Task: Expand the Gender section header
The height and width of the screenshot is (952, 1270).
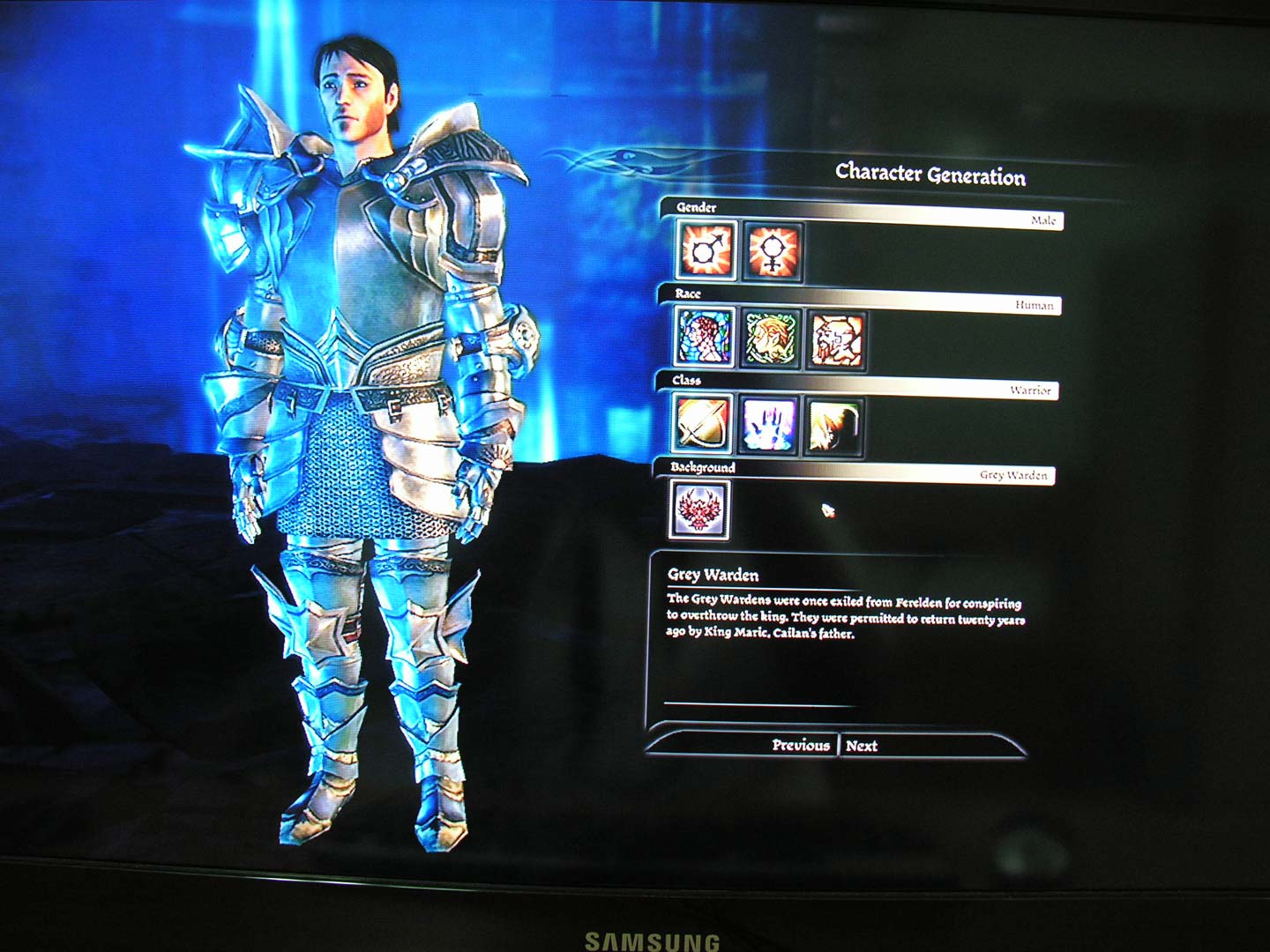Action: coord(697,208)
